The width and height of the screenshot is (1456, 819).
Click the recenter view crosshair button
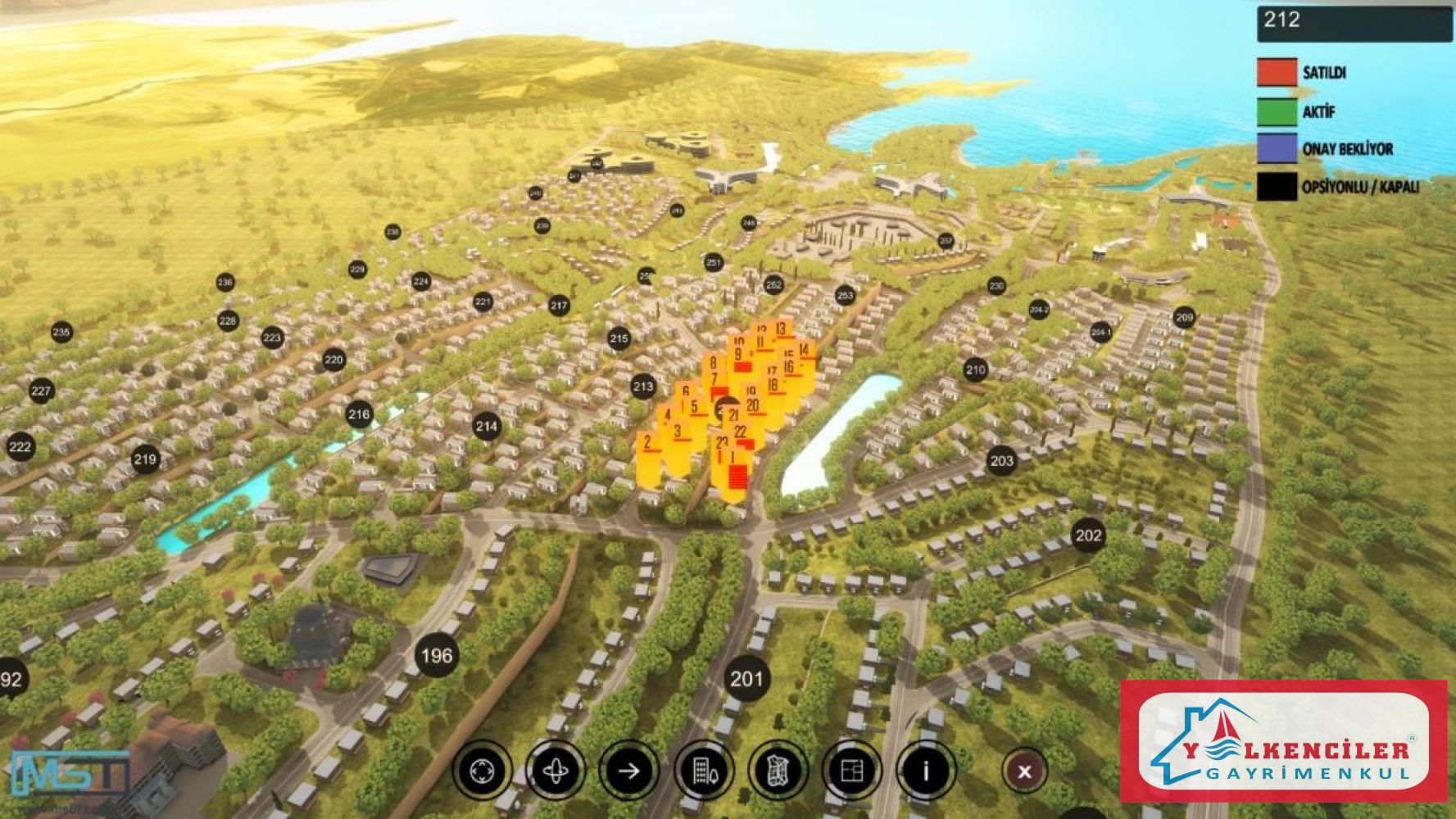482,771
